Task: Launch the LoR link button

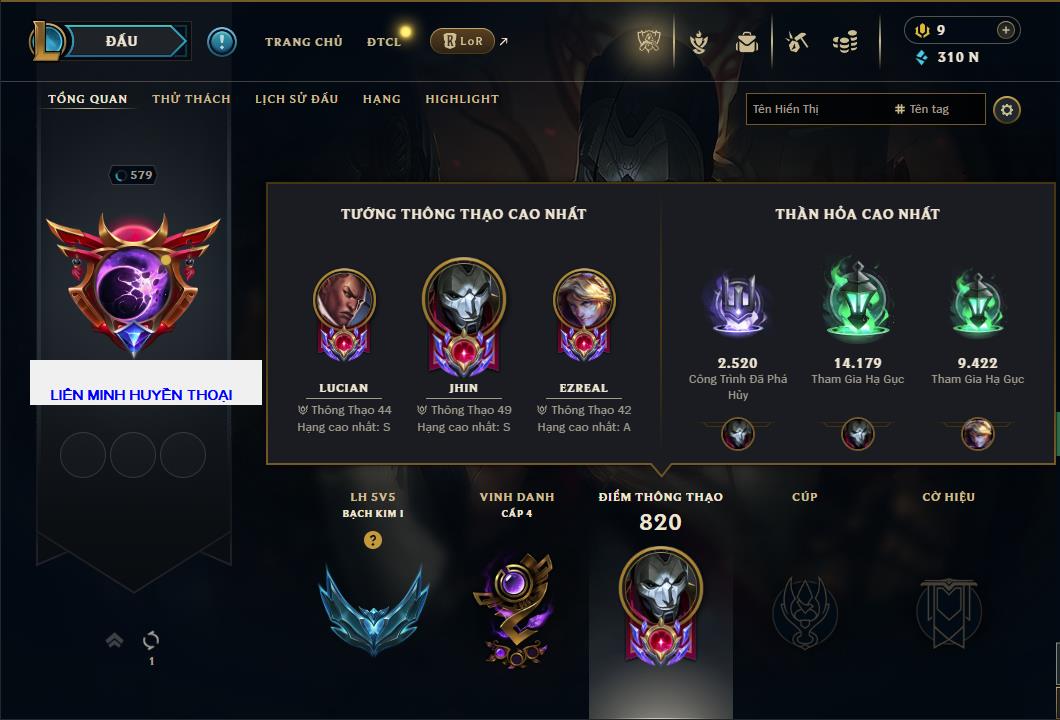Action: click(462, 41)
